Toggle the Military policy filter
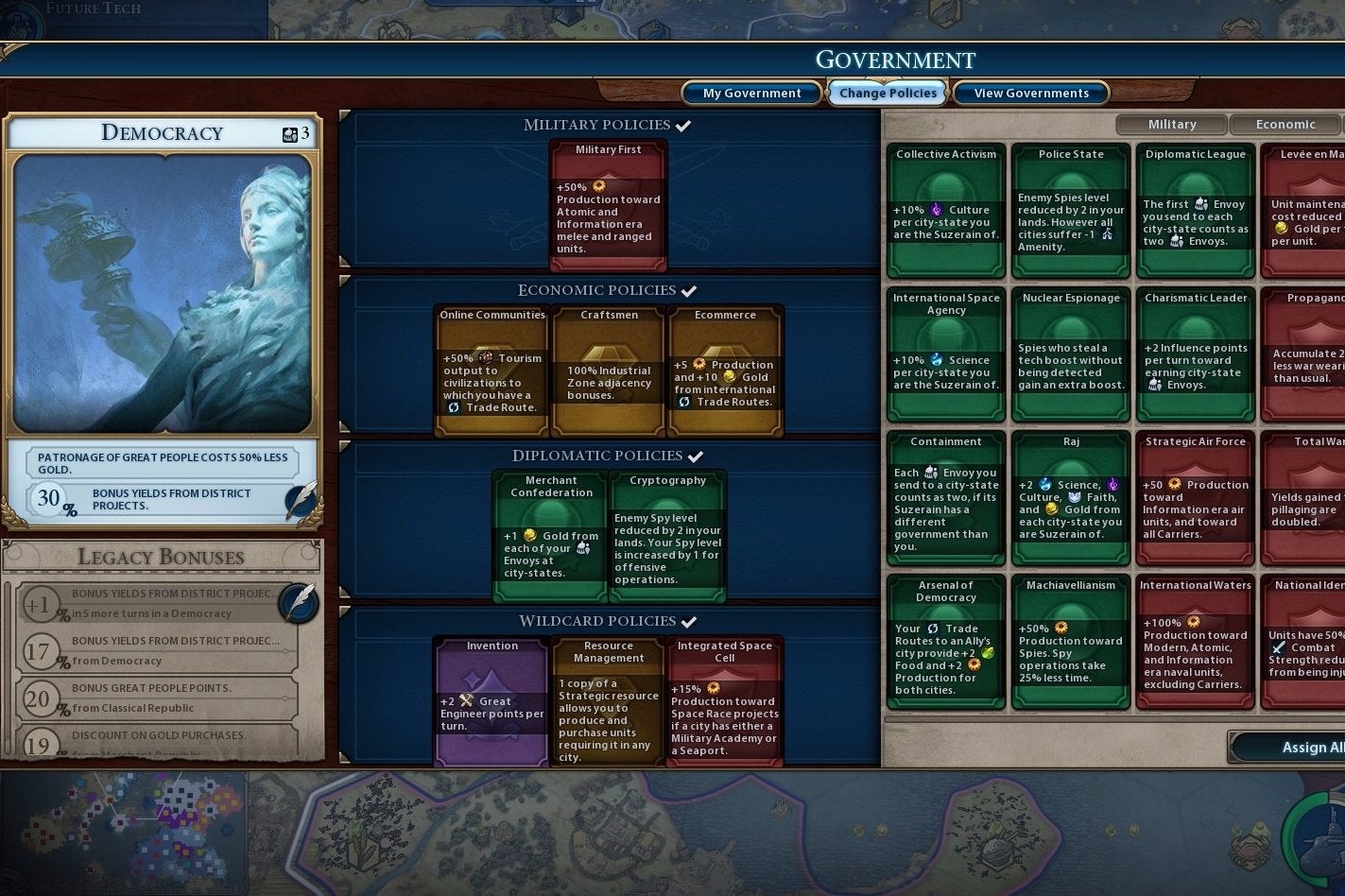The width and height of the screenshot is (1345, 896). tap(1171, 124)
